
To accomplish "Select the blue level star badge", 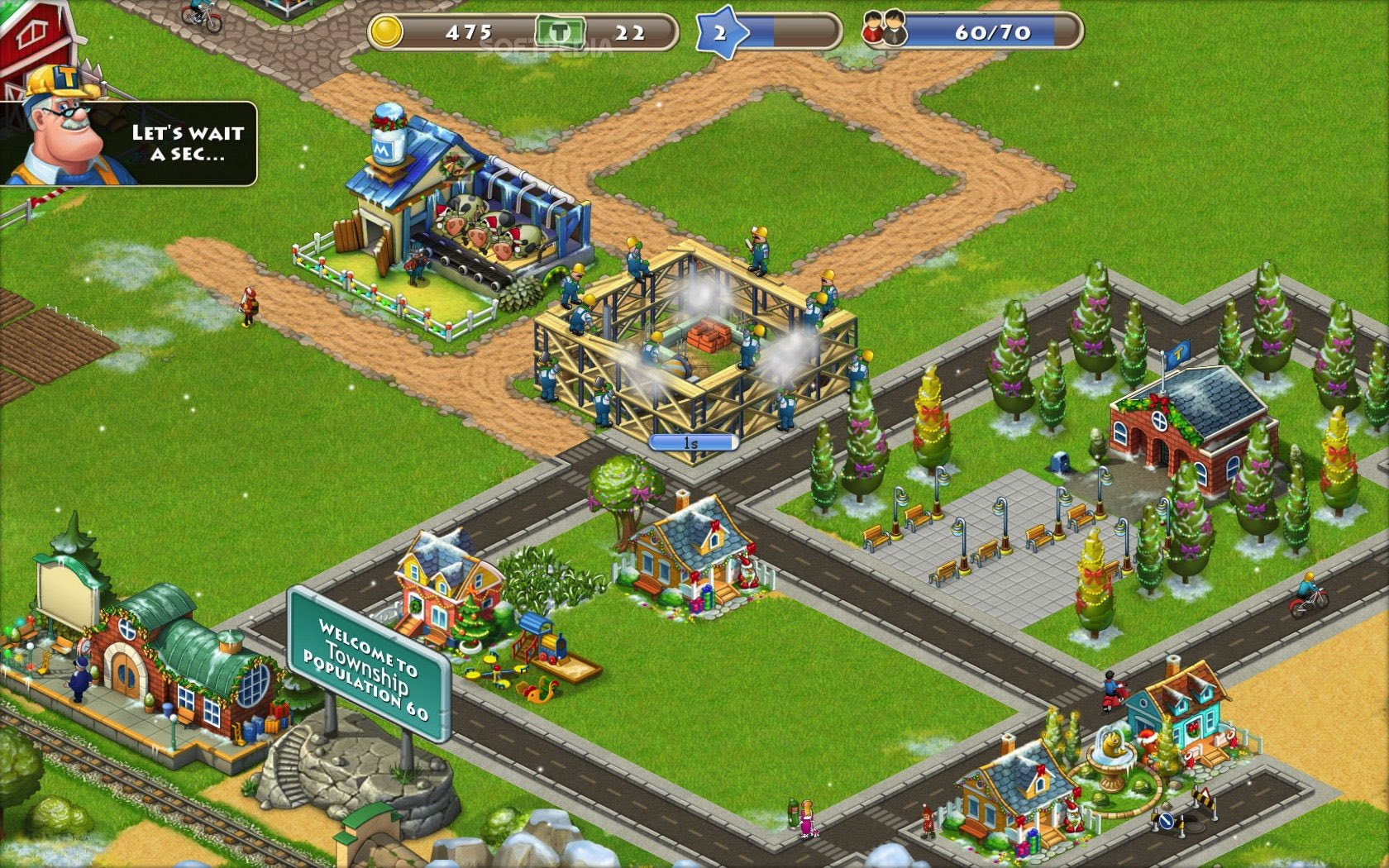I will pyautogui.click(x=719, y=33).
